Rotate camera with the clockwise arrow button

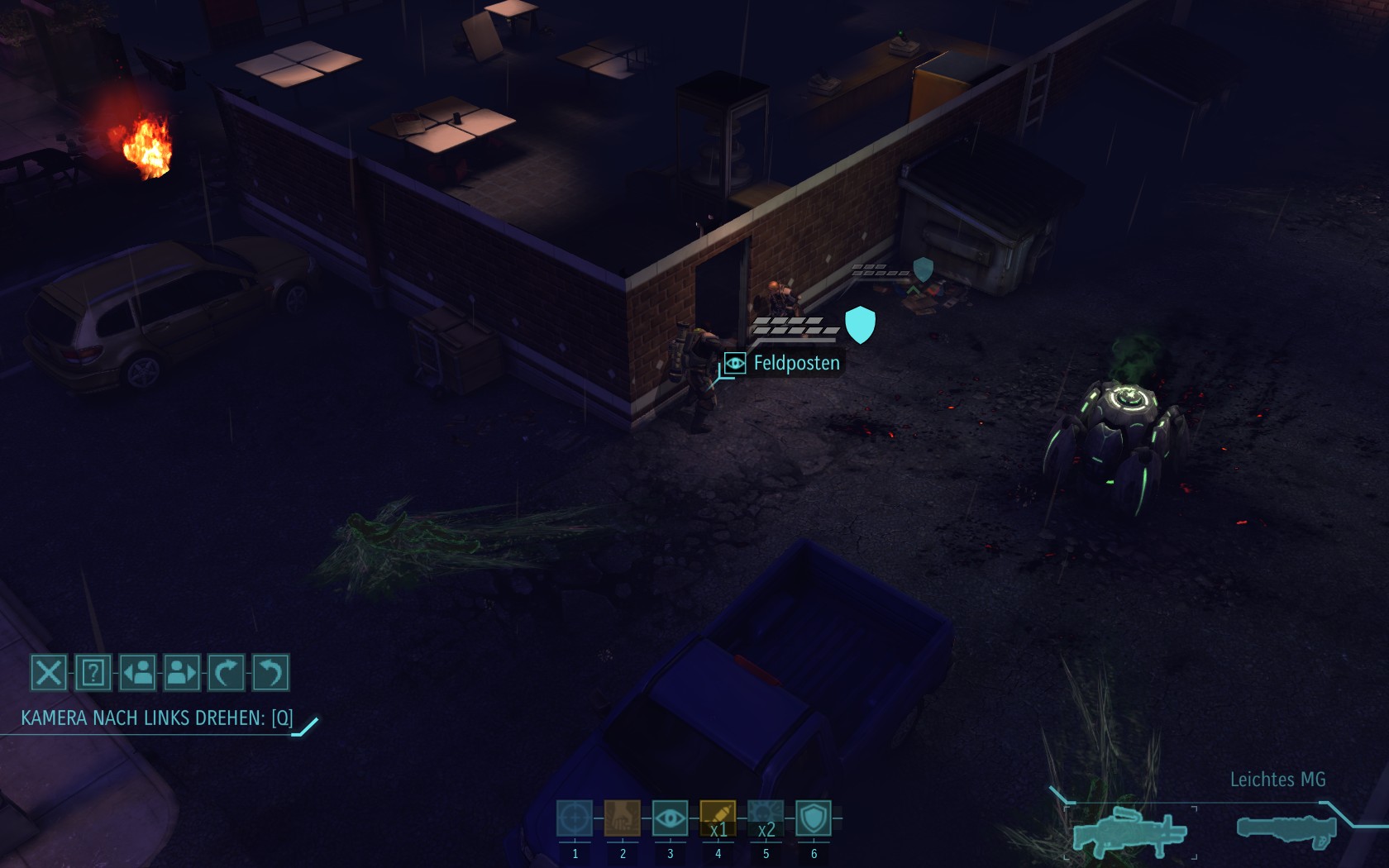click(x=226, y=672)
